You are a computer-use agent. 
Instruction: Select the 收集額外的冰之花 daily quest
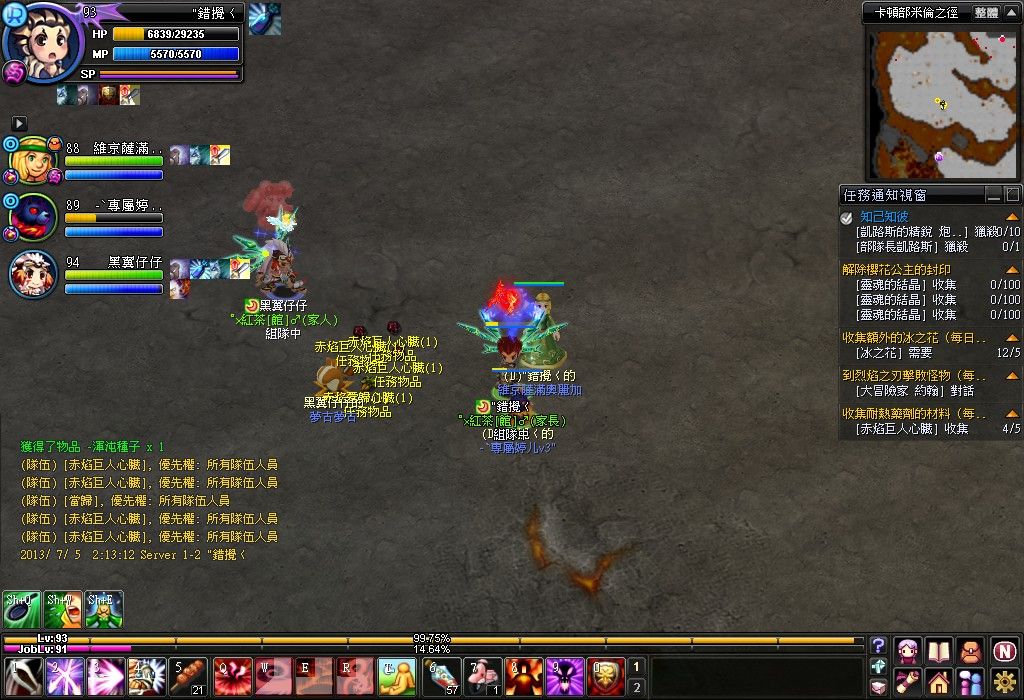(x=914, y=337)
